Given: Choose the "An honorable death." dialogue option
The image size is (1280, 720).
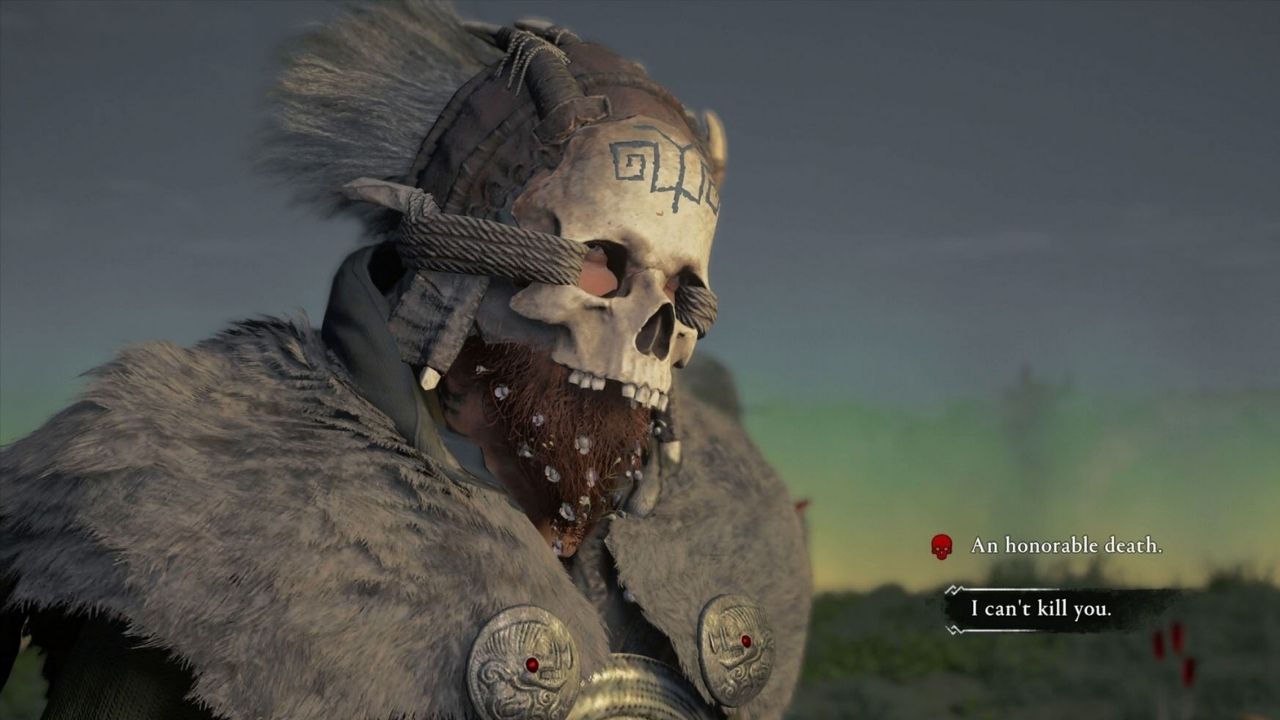Looking at the screenshot, I should 1065,546.
